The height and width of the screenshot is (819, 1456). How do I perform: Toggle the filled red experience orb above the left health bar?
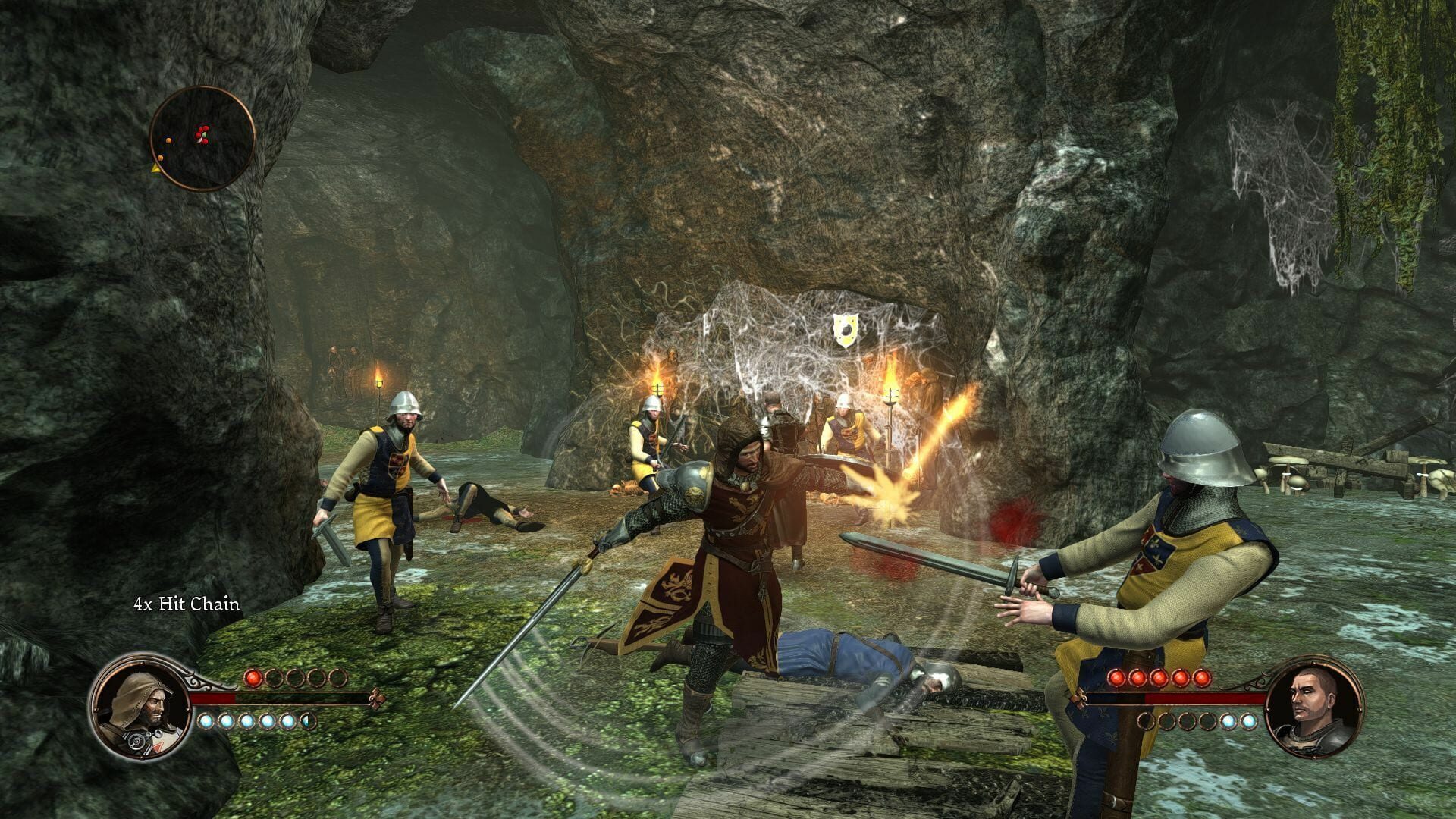253,679
